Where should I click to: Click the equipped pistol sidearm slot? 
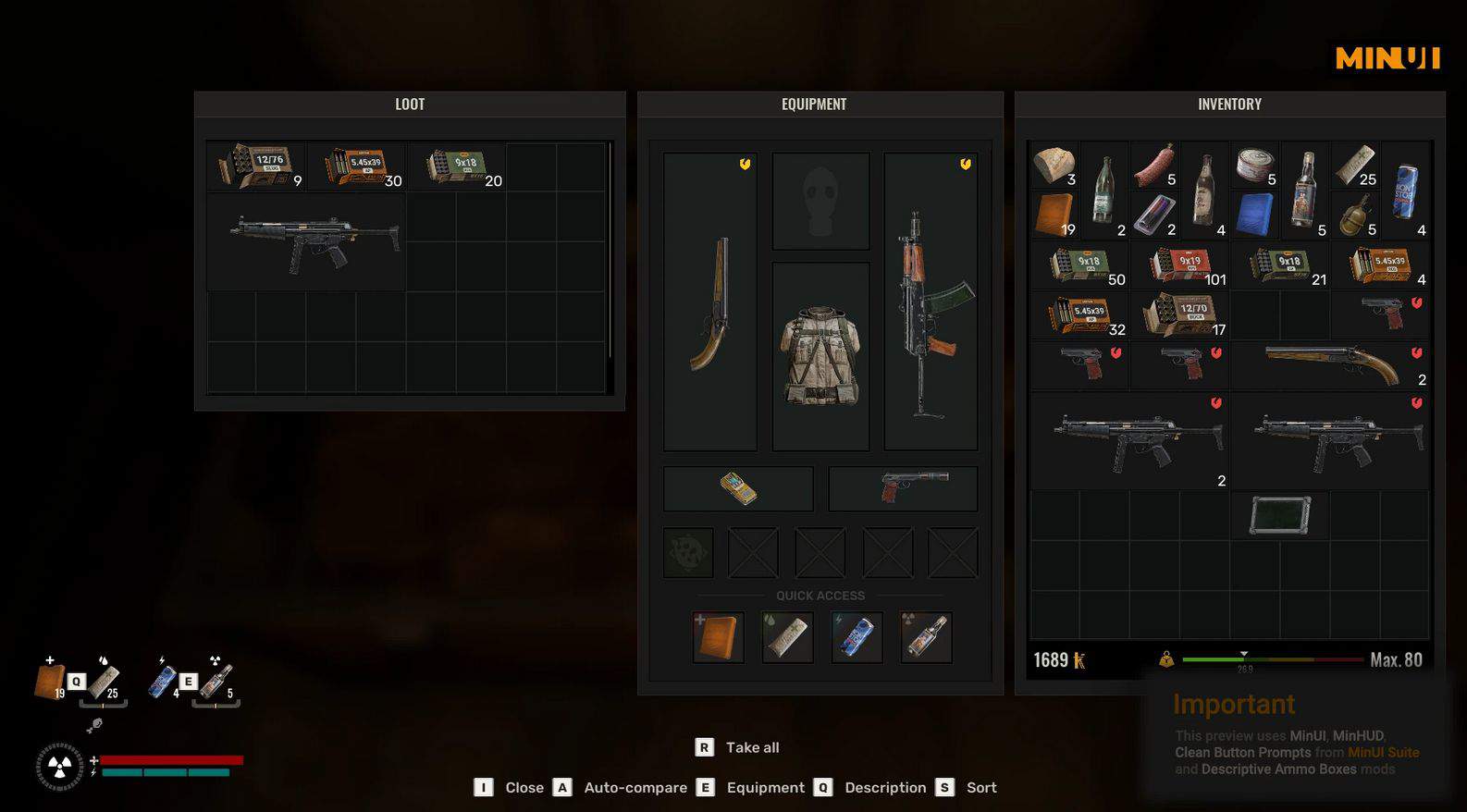[903, 488]
